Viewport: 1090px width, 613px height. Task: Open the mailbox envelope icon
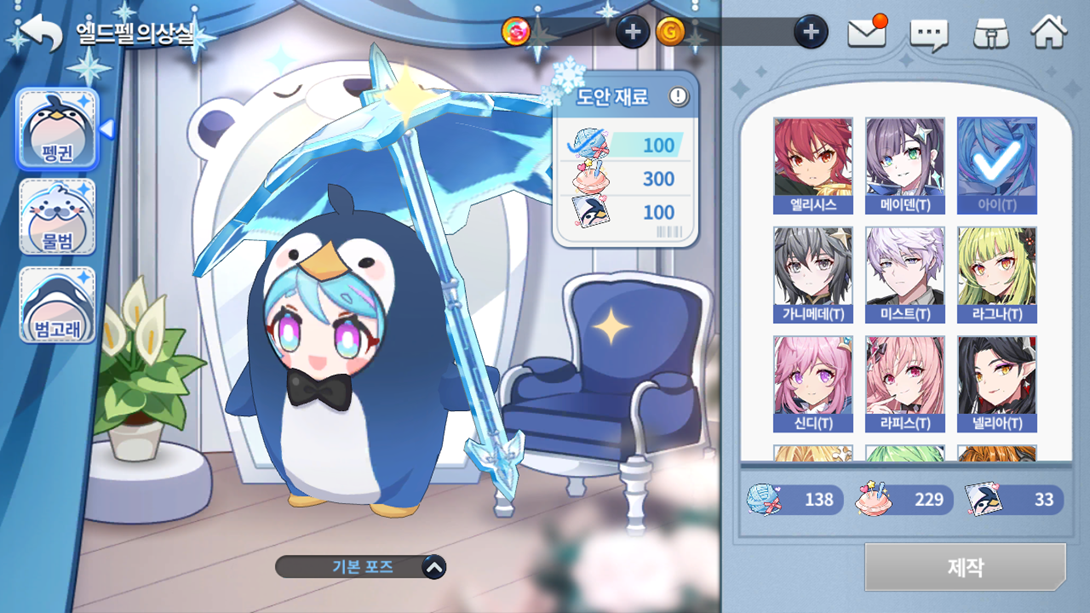tap(867, 33)
